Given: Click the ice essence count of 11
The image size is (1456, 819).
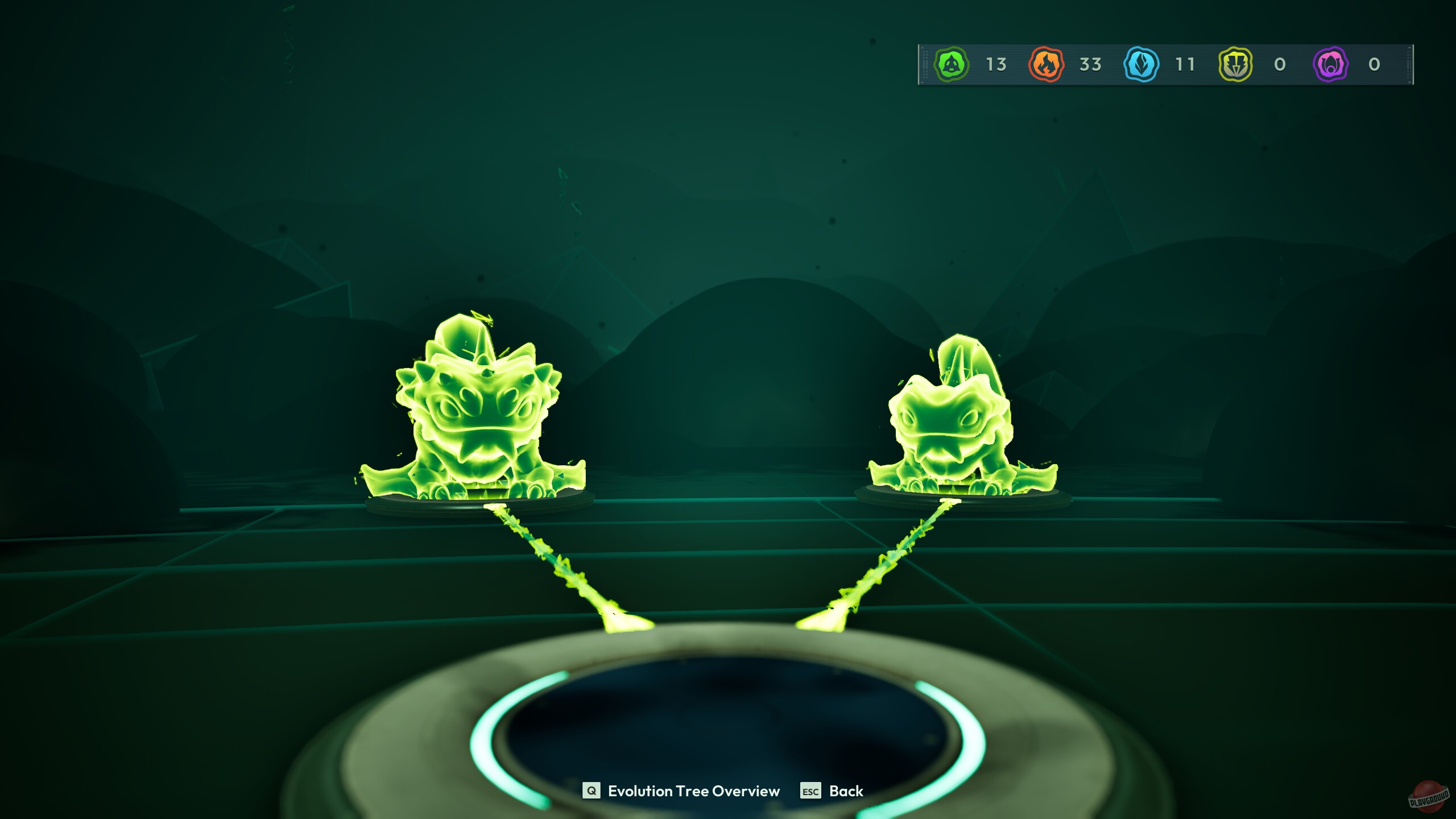Looking at the screenshot, I should 1184,64.
